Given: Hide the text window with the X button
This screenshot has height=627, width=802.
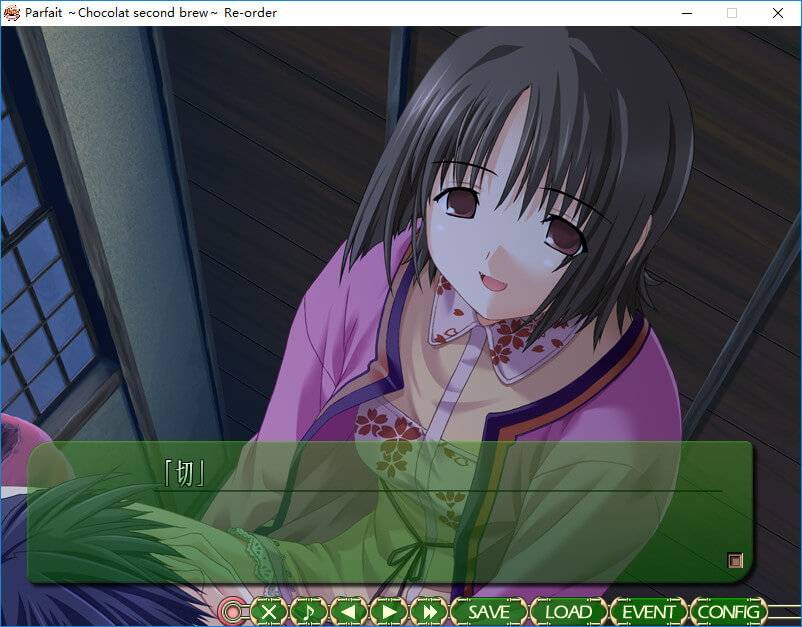Looking at the screenshot, I should 268,611.
